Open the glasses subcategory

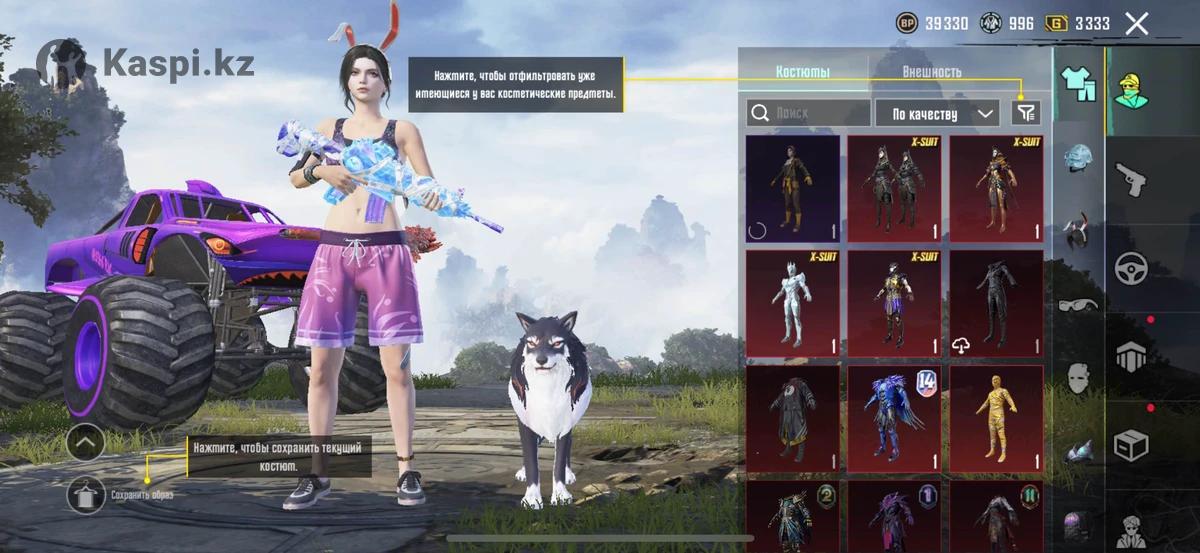1079,304
